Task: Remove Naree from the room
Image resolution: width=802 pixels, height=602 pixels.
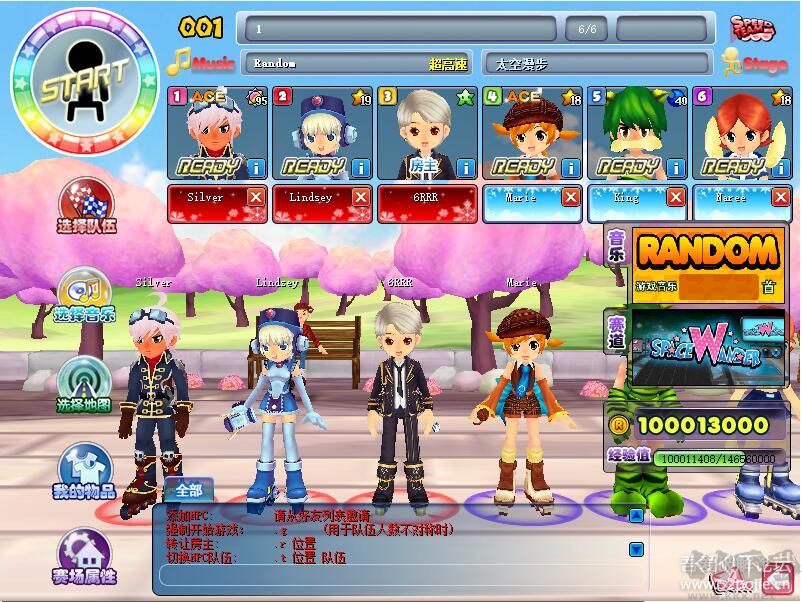Action: [781, 198]
